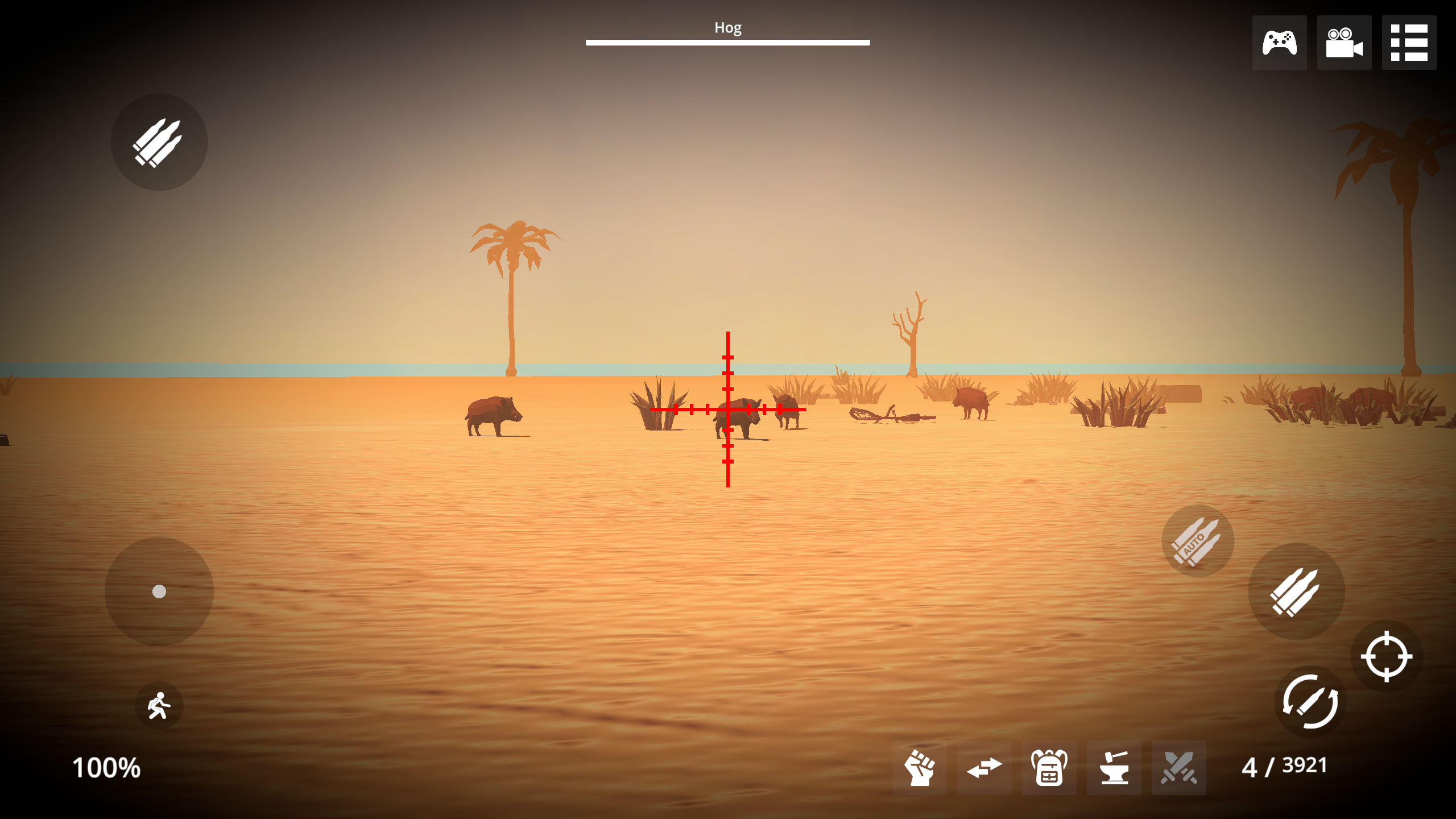Activate the video camera mode
This screenshot has height=819, width=1456.
pos(1344,42)
